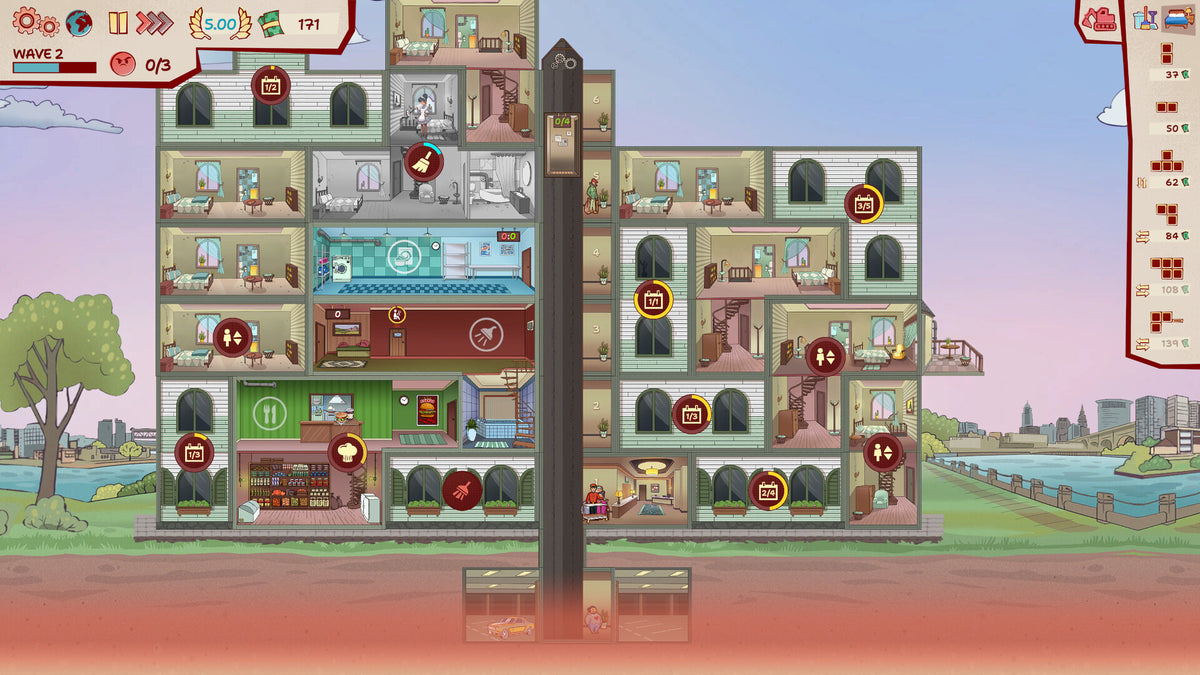Choose the horizontal two-block room costing 50
This screenshot has height=675, width=1200.
point(1166,107)
